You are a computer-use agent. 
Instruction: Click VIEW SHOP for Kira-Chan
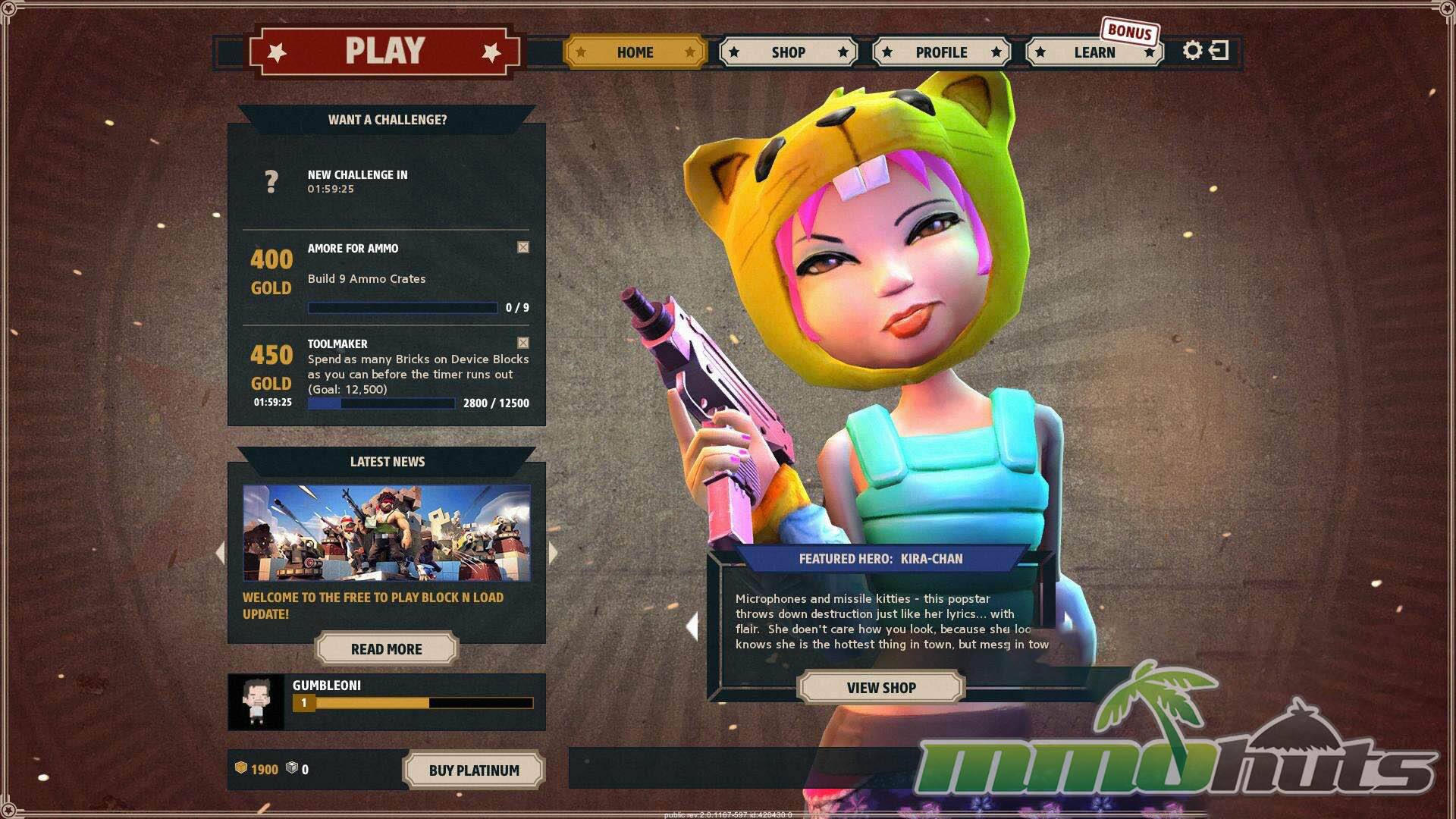click(881, 688)
